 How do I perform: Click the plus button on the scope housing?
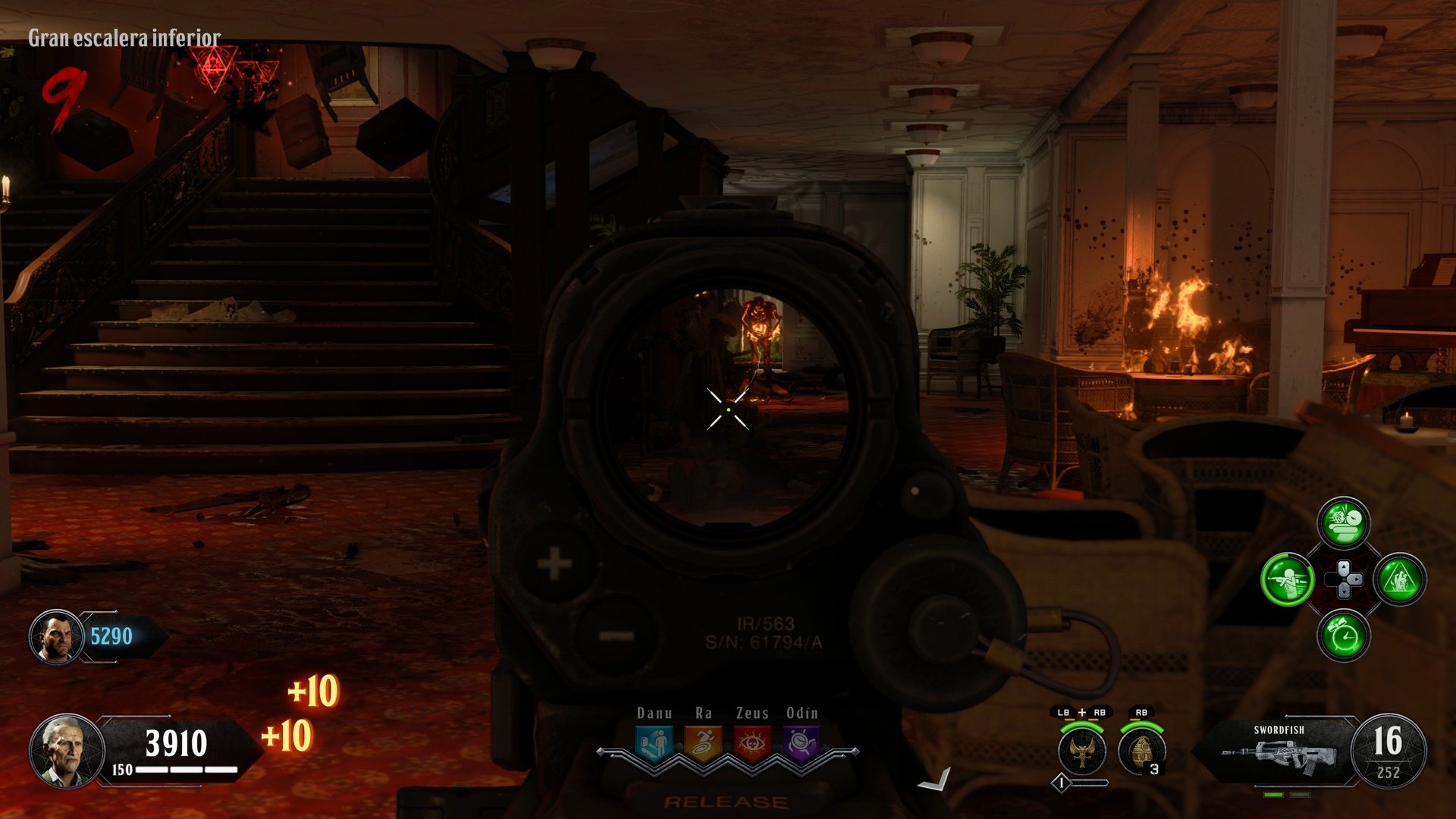pyautogui.click(x=554, y=564)
